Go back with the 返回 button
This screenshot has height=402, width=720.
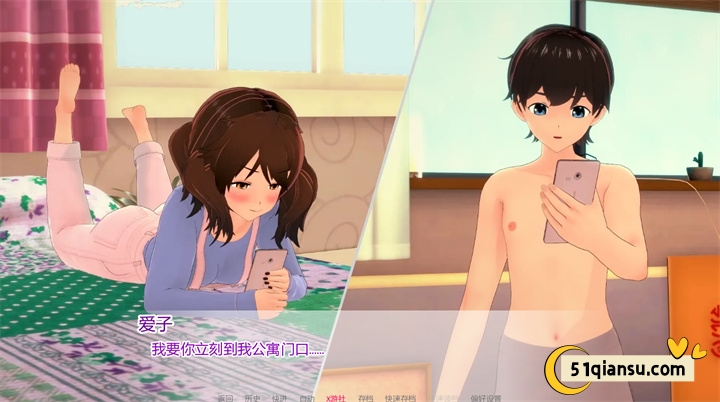(226, 397)
